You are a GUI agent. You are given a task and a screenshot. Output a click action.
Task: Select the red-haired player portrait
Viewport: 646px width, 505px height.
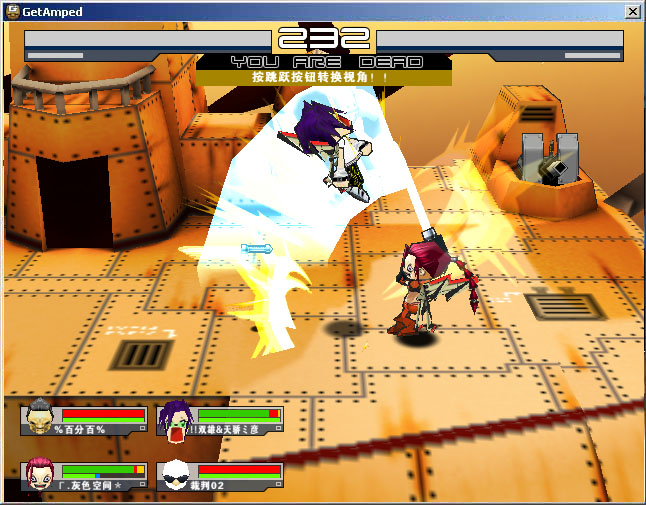(40, 474)
